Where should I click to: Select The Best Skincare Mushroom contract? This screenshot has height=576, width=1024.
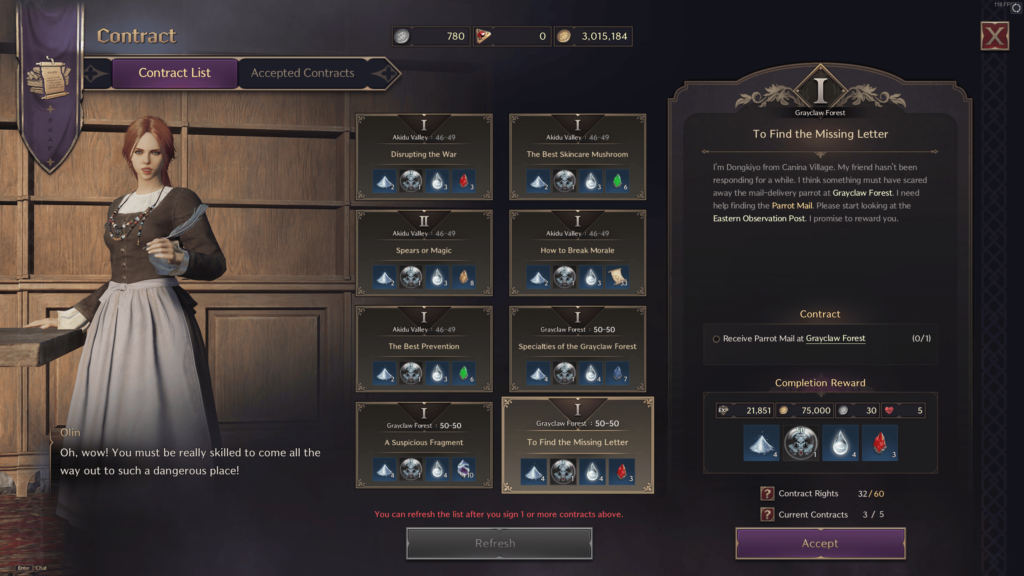(x=577, y=155)
